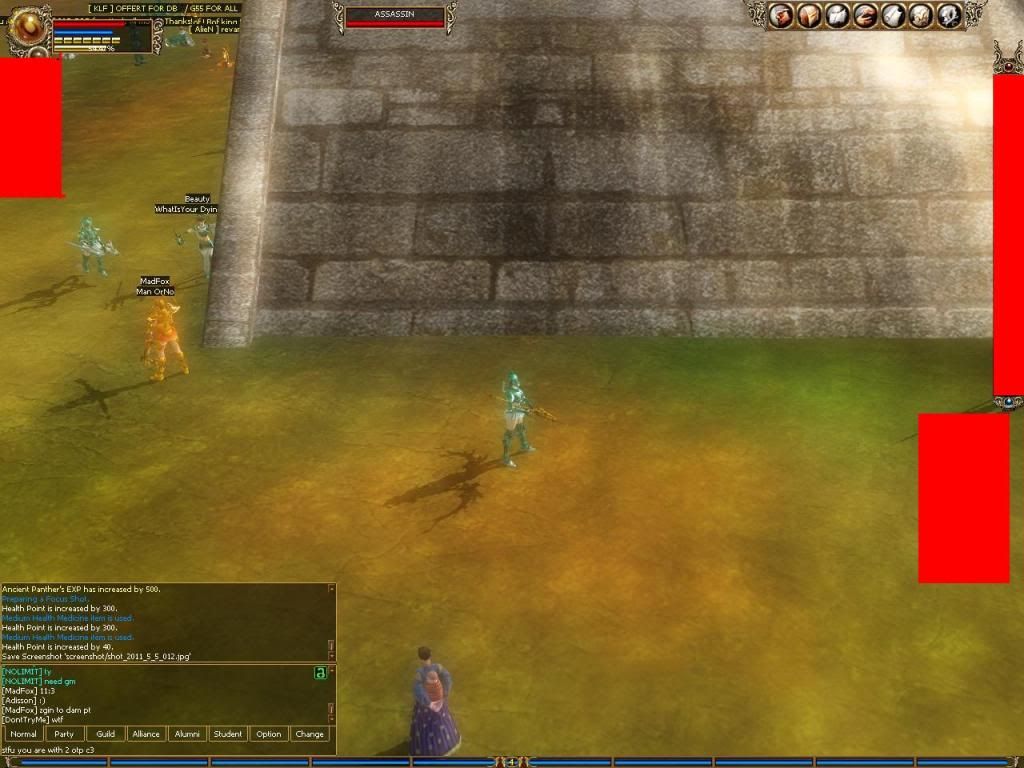Screen dimensions: 1024x768
Task: Select the Student chat channel
Action: [x=228, y=734]
